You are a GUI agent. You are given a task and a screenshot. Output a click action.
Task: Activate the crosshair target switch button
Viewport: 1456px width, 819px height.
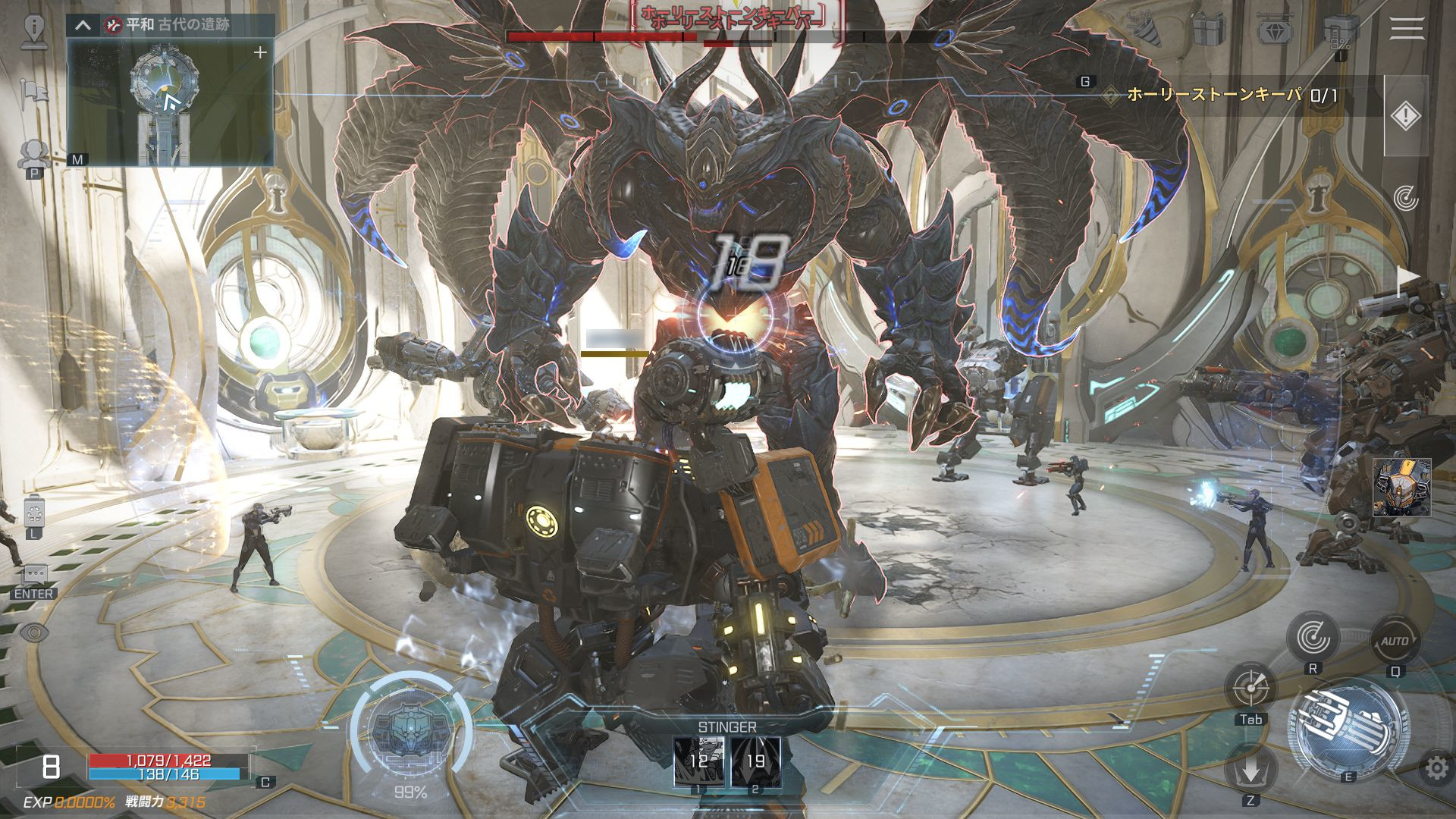1250,688
